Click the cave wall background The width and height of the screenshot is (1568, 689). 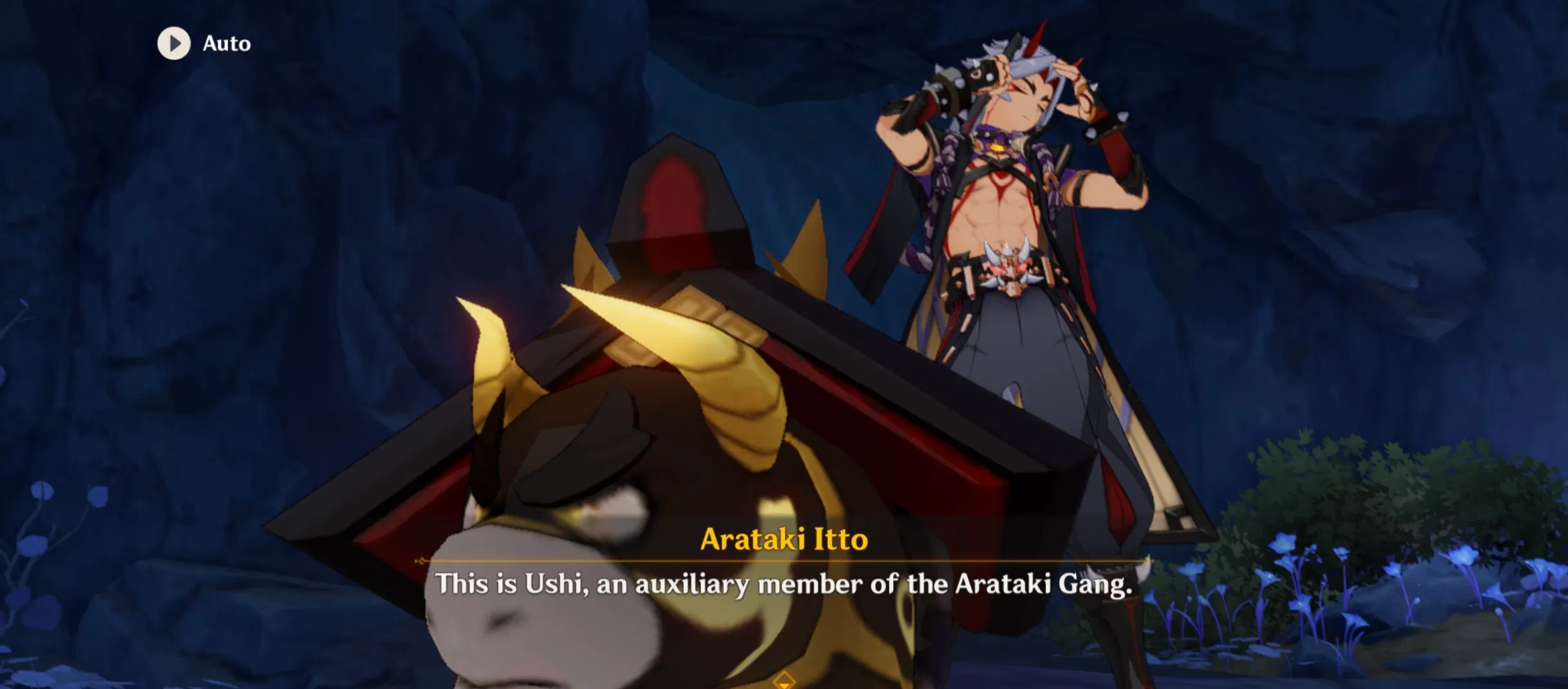pos(322,193)
